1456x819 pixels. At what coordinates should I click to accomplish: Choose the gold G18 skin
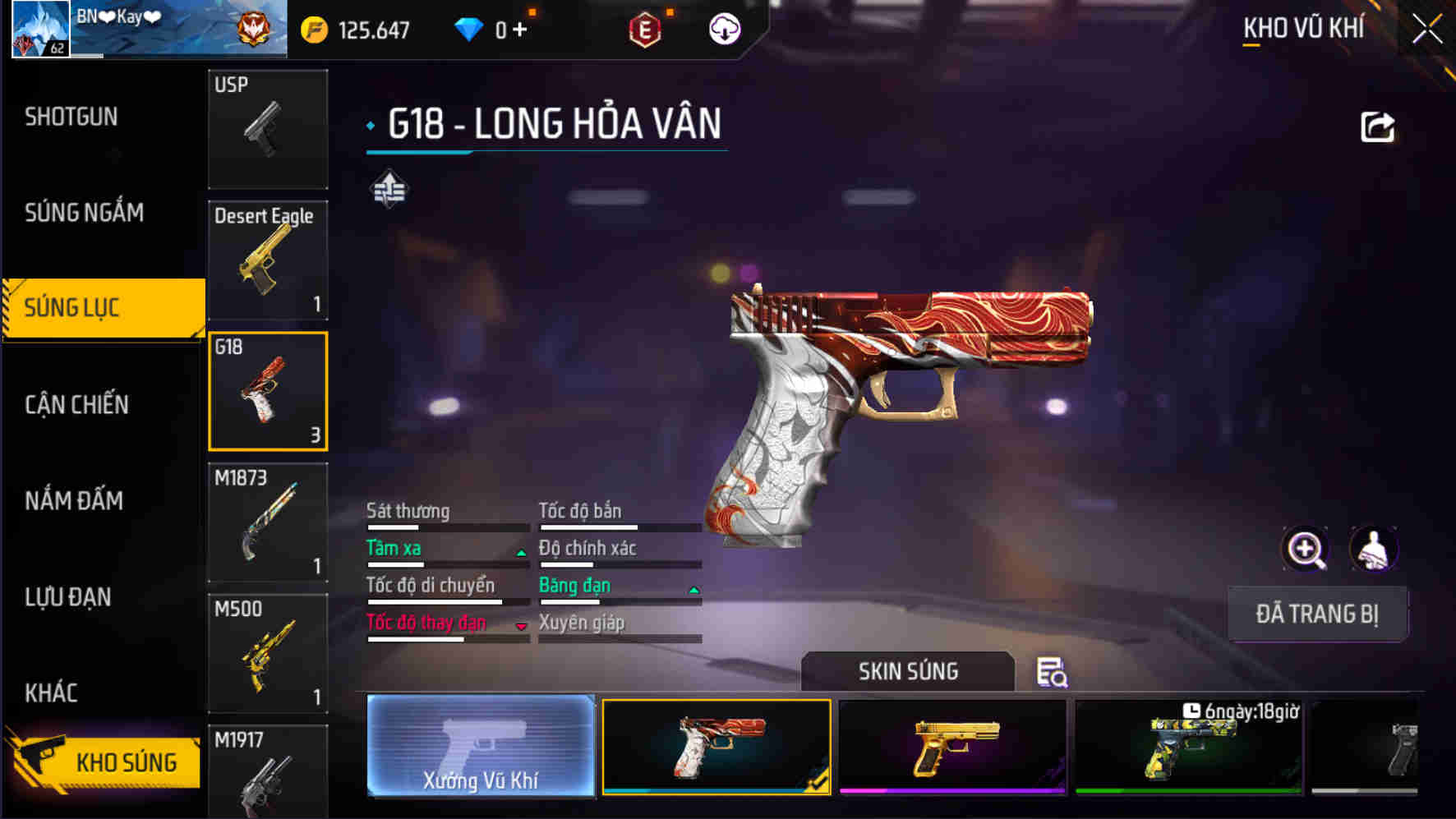point(952,747)
